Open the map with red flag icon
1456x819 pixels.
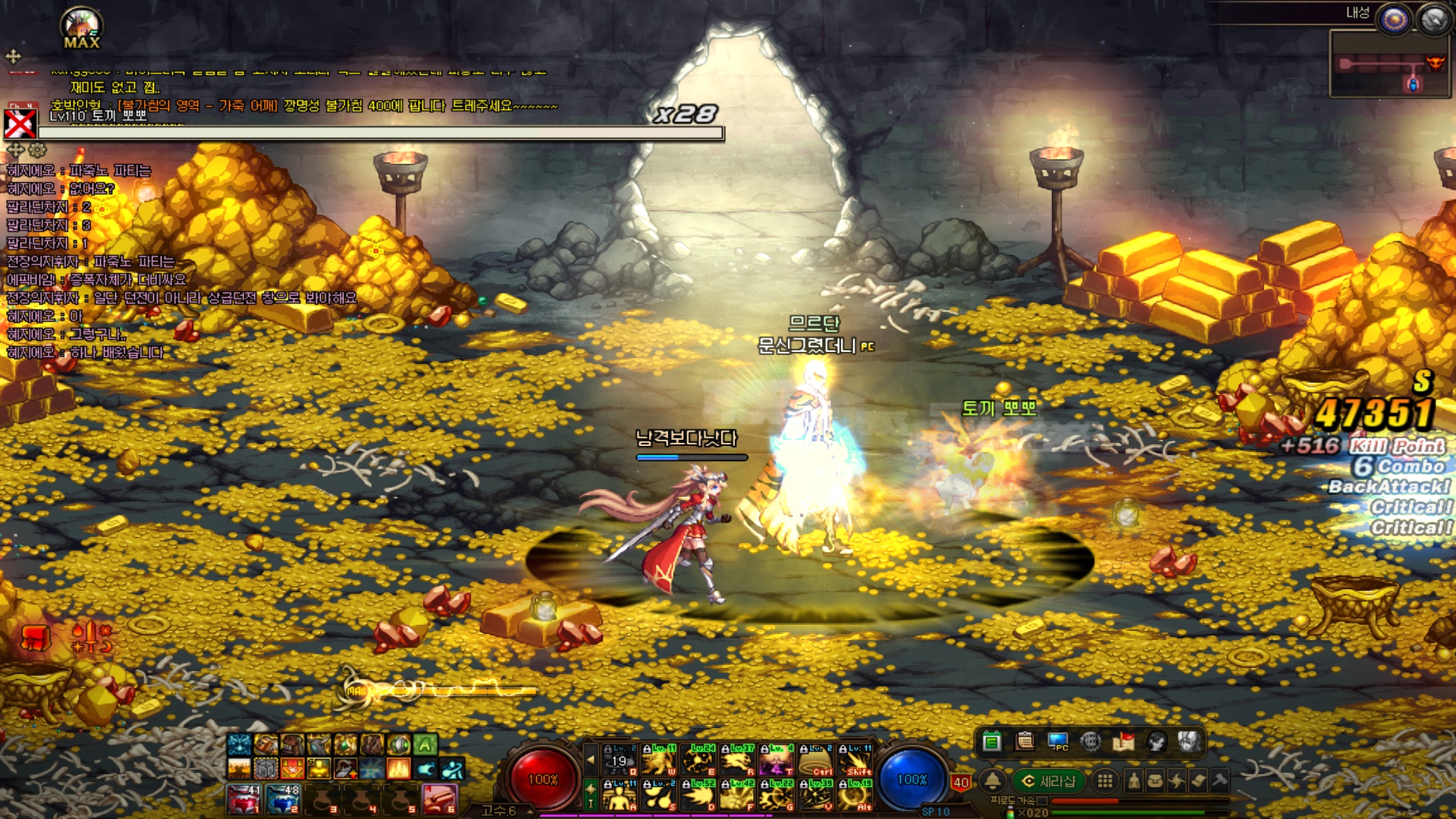click(x=1123, y=741)
